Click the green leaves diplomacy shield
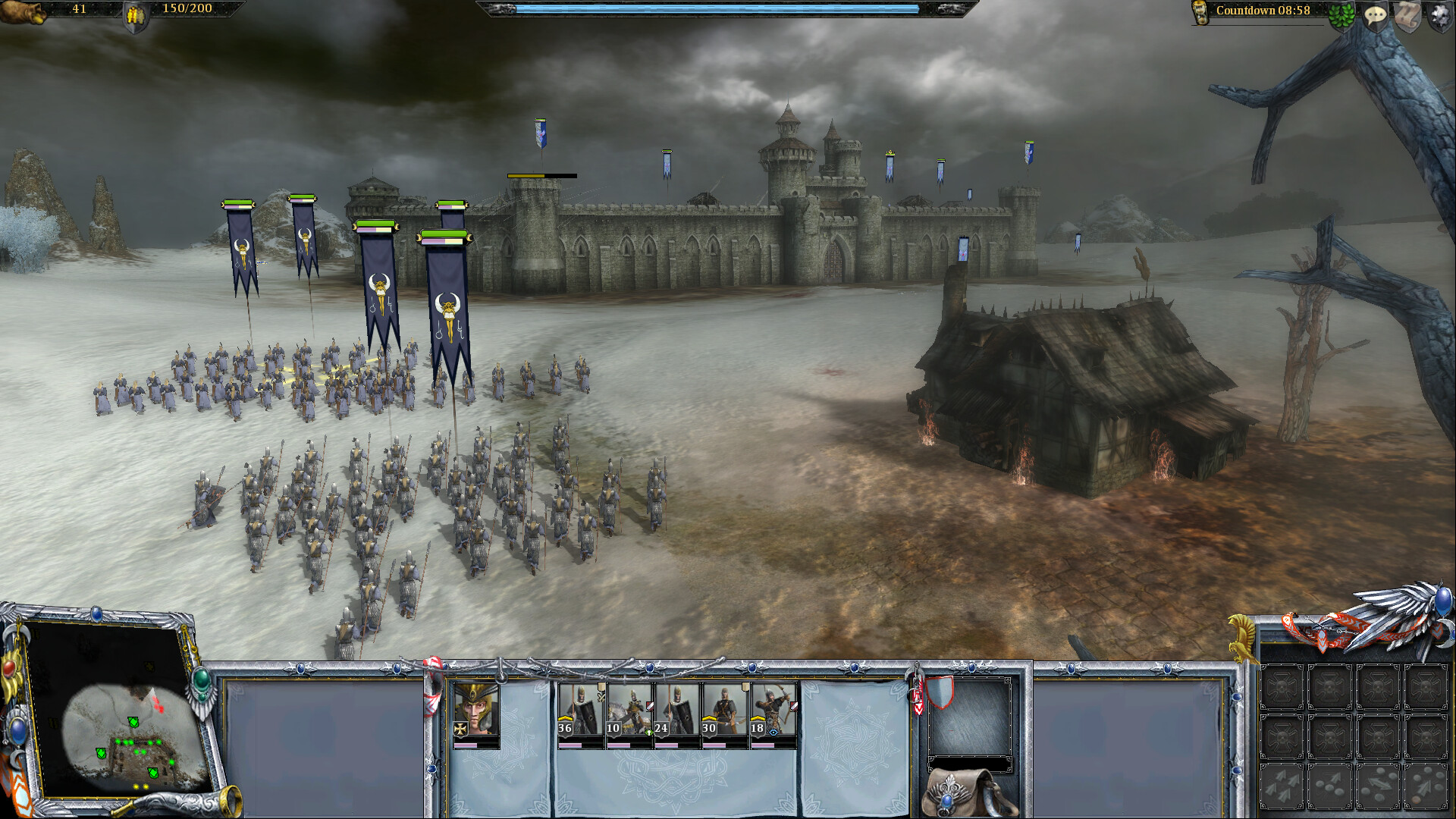This screenshot has width=1456, height=819. click(x=1341, y=15)
